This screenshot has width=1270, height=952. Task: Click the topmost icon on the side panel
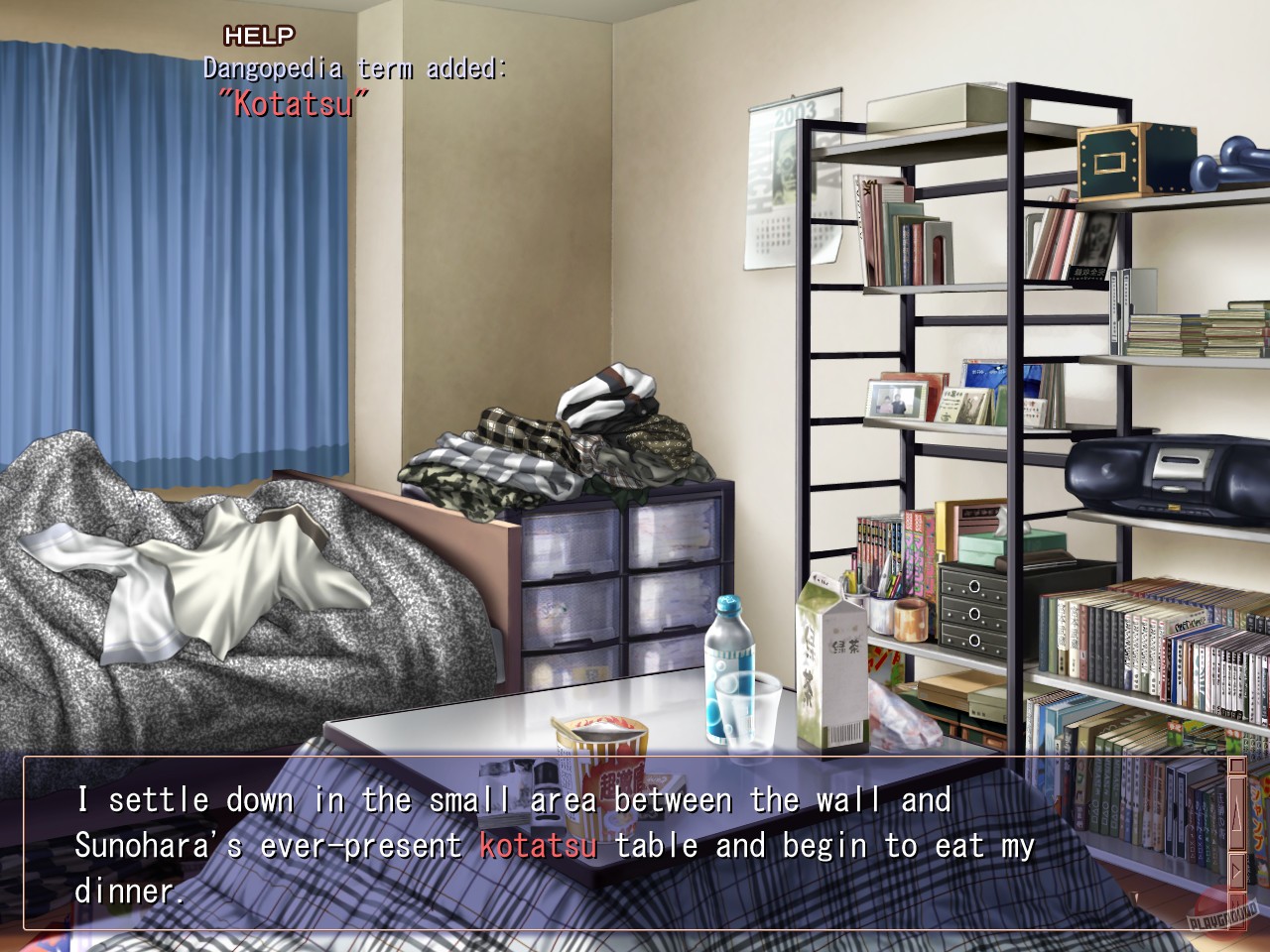1236,766
